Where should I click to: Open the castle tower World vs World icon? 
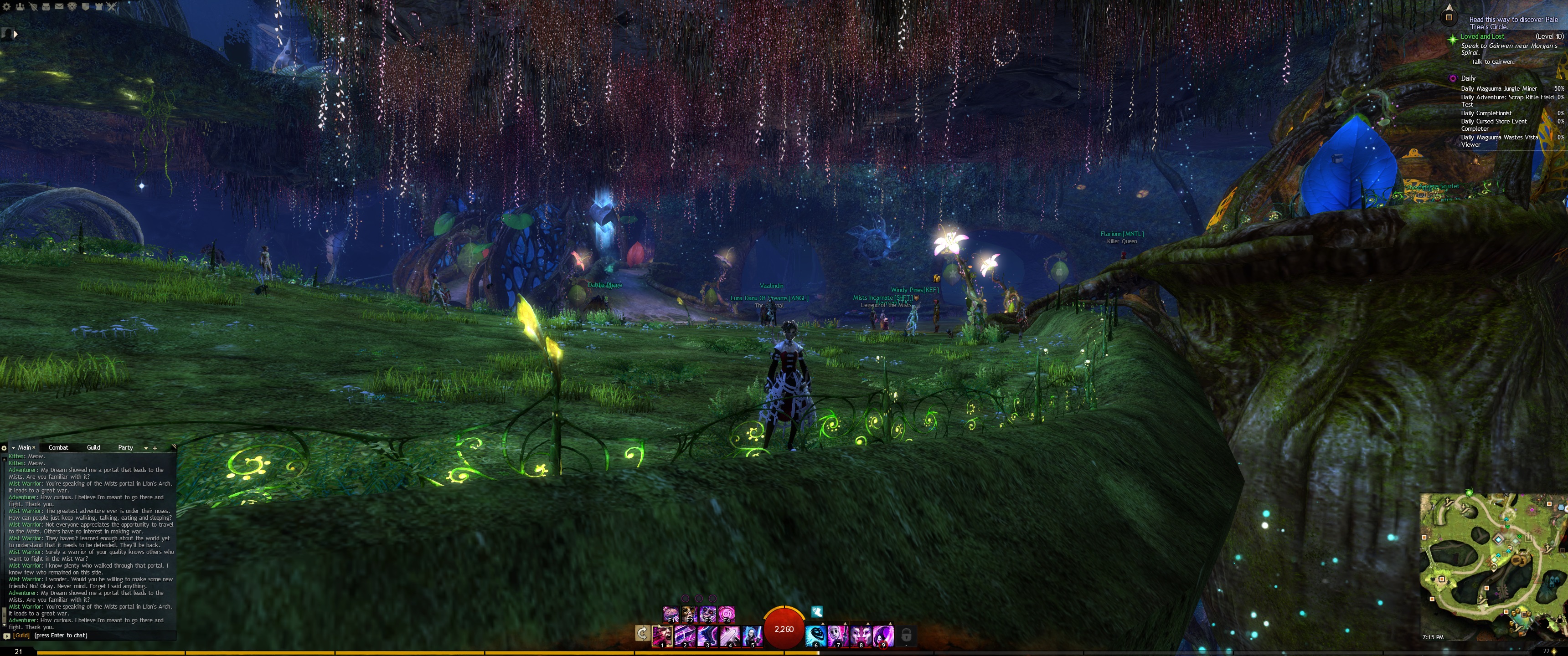coord(98,7)
